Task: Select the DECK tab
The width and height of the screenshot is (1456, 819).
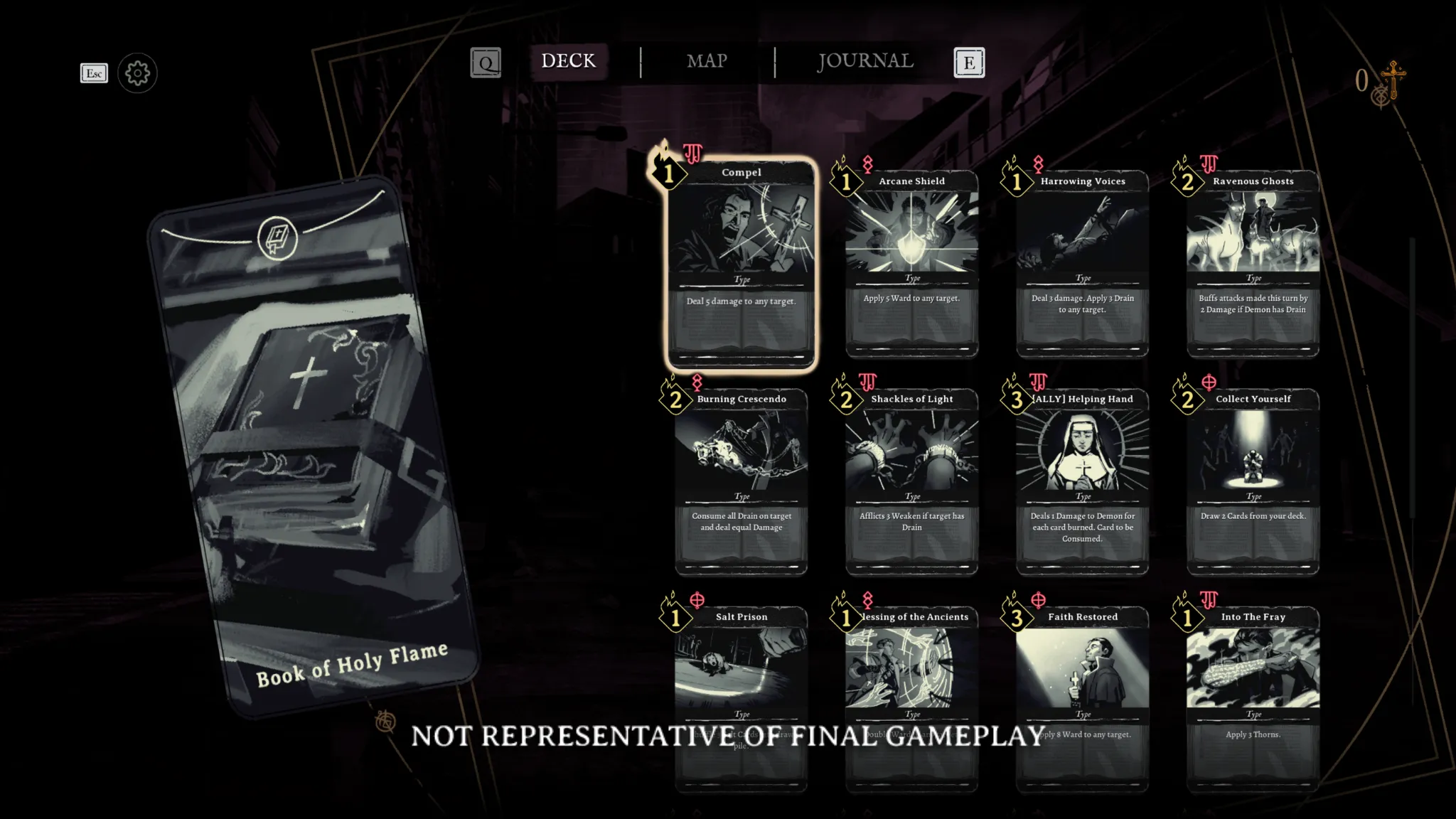Action: tap(568, 60)
